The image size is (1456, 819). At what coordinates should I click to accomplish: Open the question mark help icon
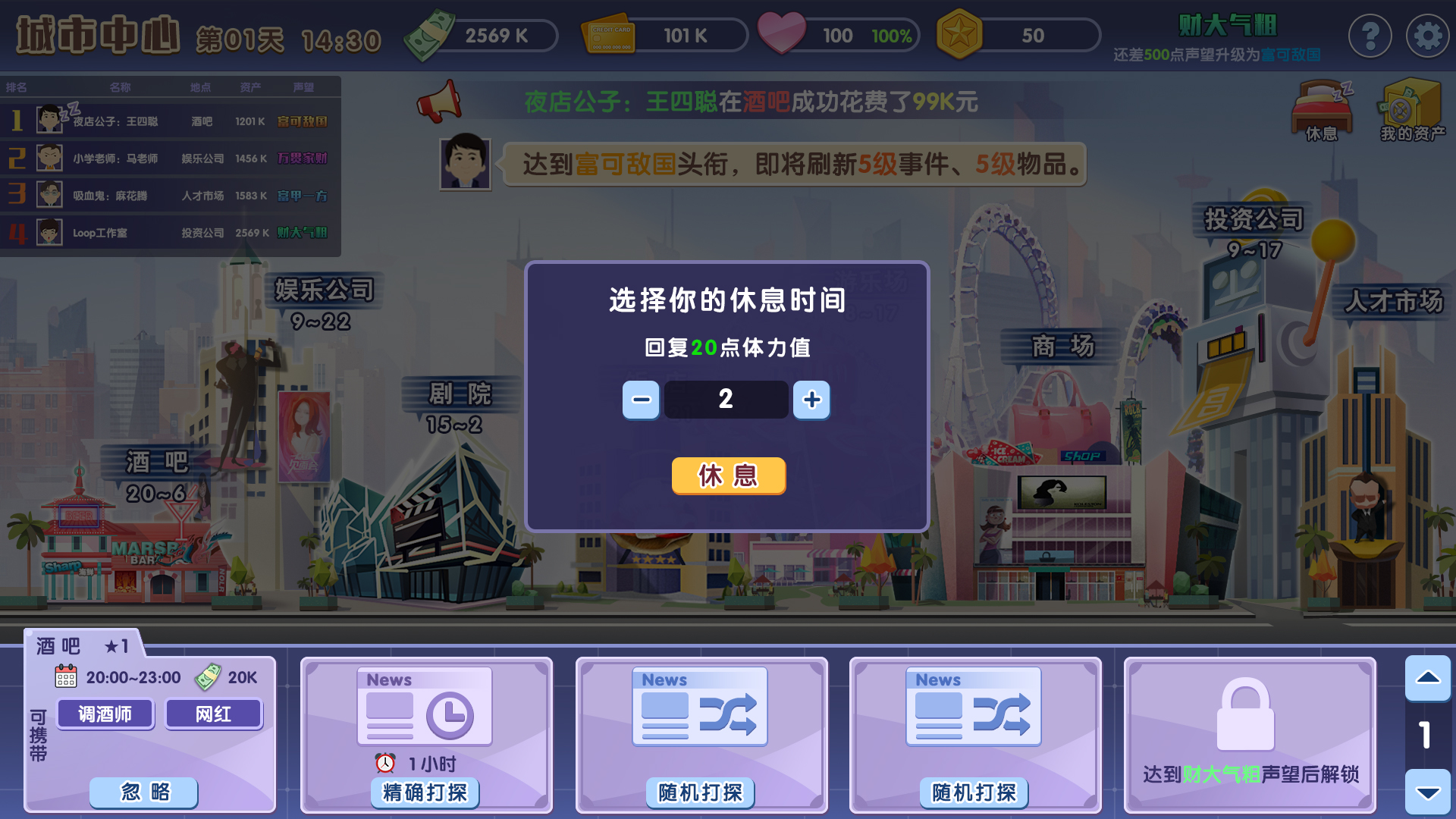1370,35
